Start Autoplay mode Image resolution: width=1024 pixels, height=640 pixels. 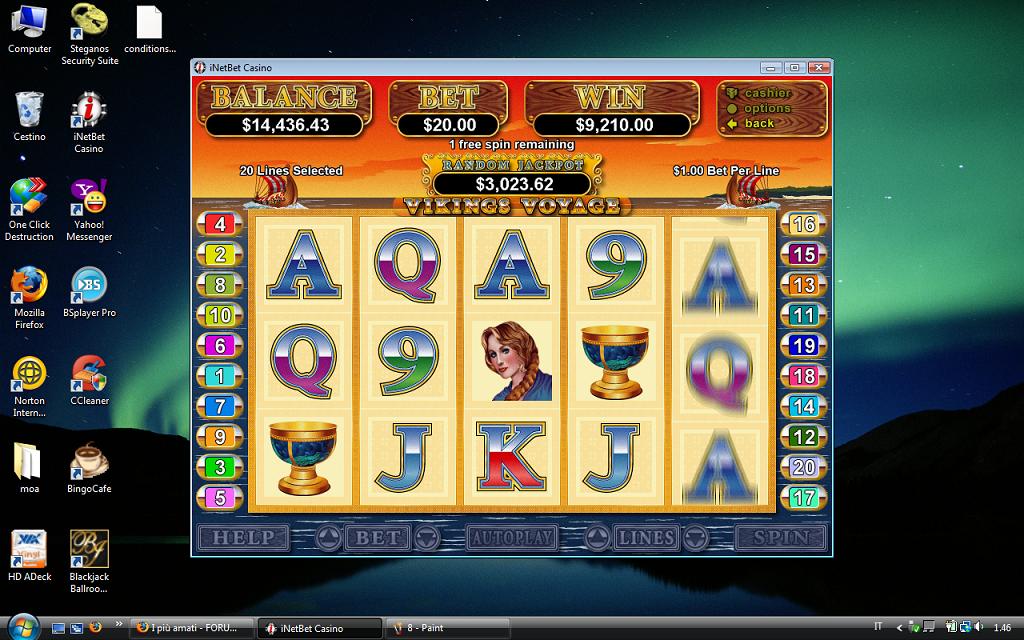point(510,538)
